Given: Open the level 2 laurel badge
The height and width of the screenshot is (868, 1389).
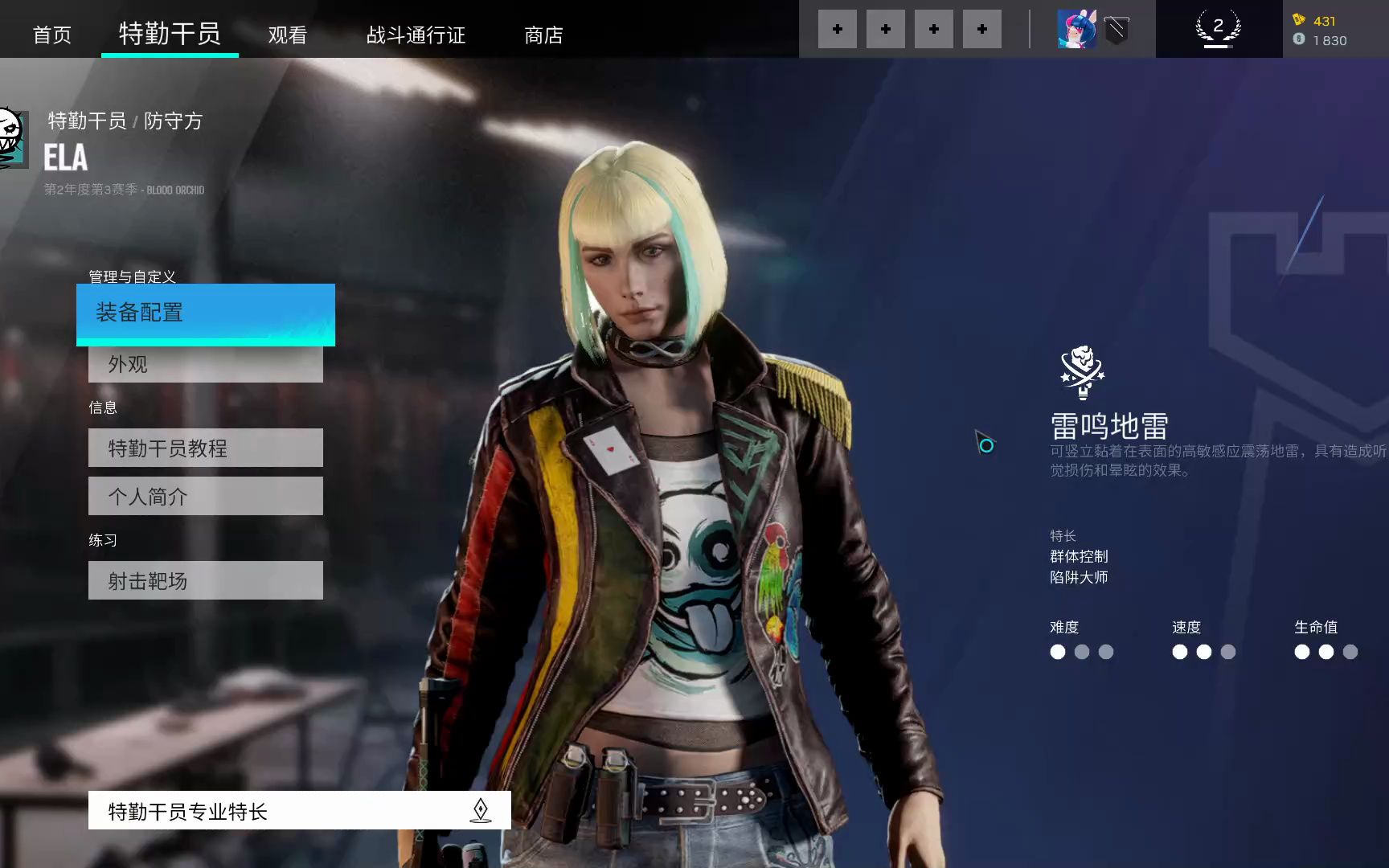Looking at the screenshot, I should (1218, 29).
